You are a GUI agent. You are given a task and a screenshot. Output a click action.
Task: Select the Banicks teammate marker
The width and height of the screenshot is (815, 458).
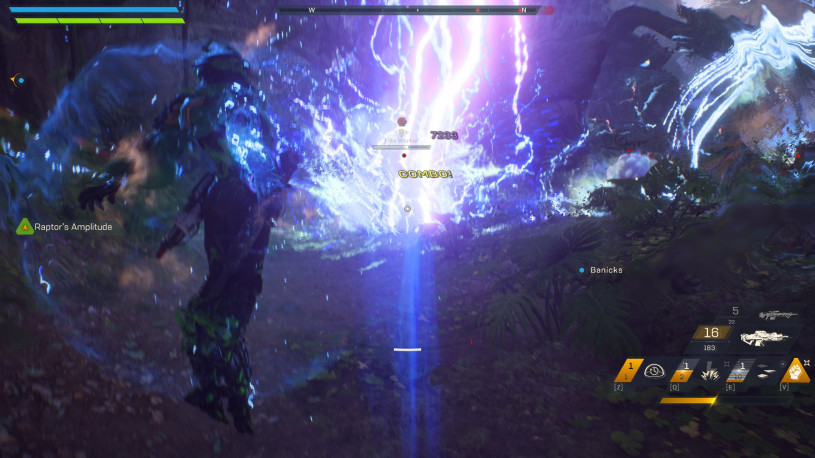581,270
